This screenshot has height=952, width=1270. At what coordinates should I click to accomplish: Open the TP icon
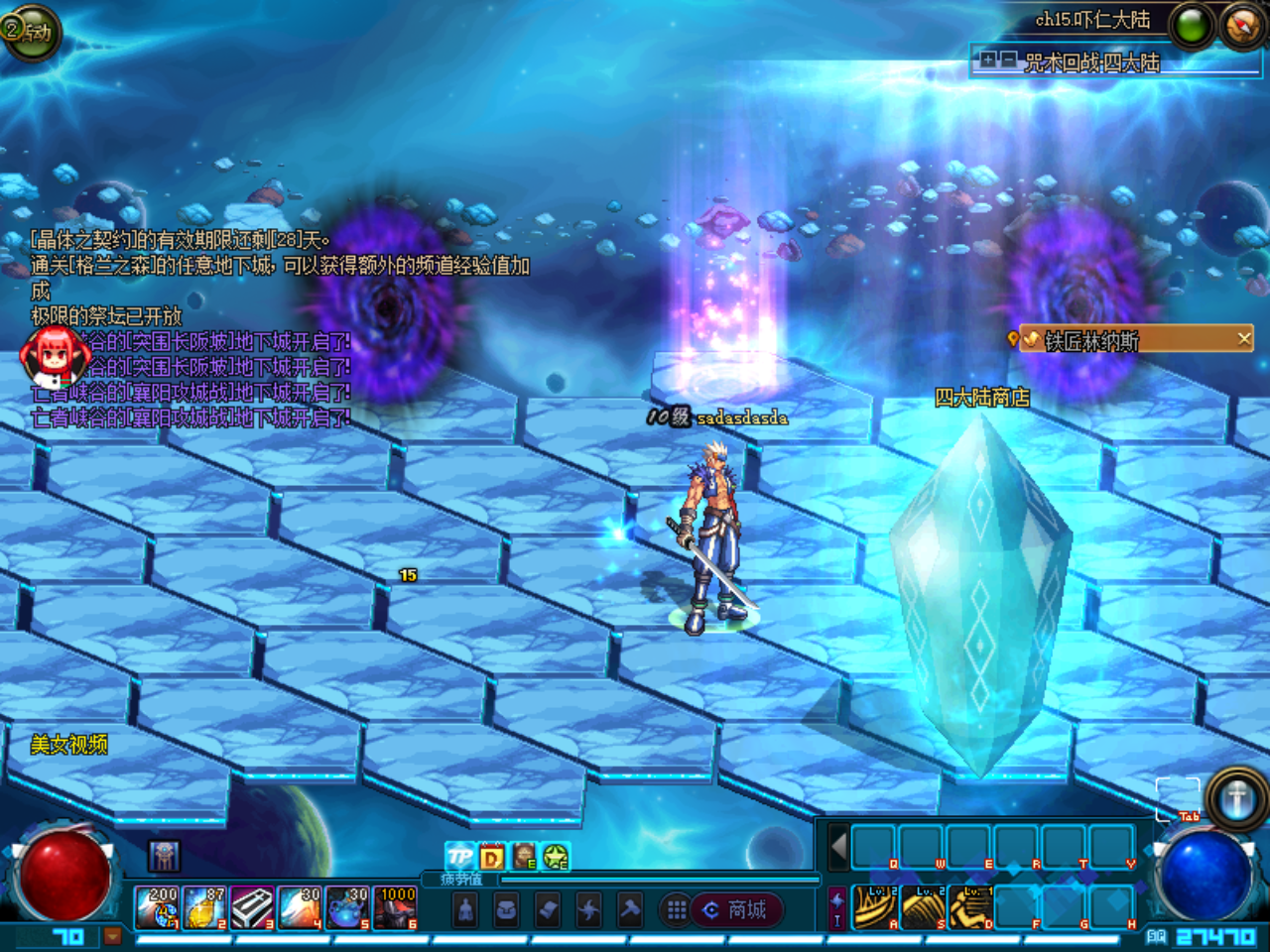point(459,857)
